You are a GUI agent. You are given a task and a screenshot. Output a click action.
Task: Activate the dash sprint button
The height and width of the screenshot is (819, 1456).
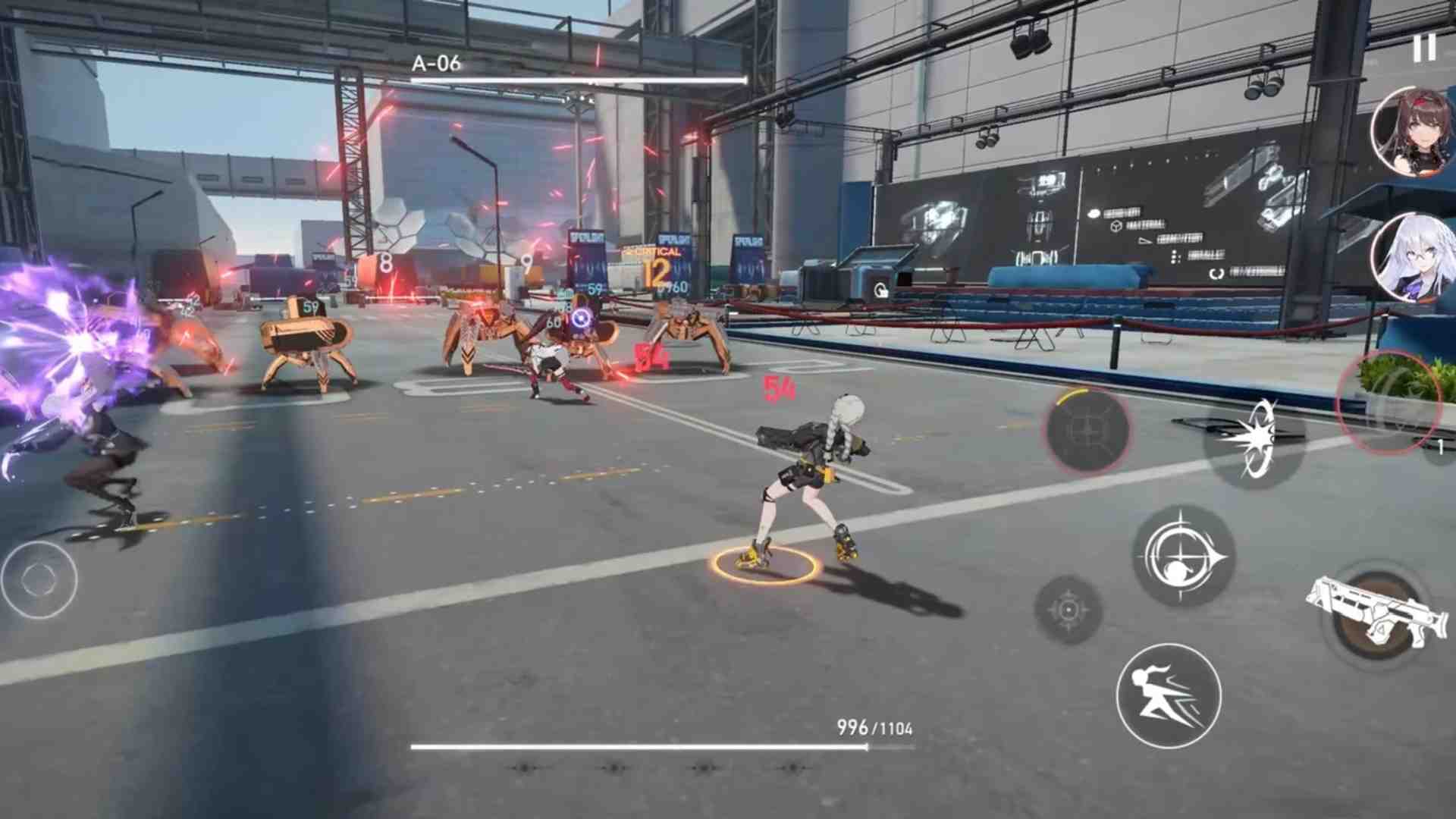1169,695
